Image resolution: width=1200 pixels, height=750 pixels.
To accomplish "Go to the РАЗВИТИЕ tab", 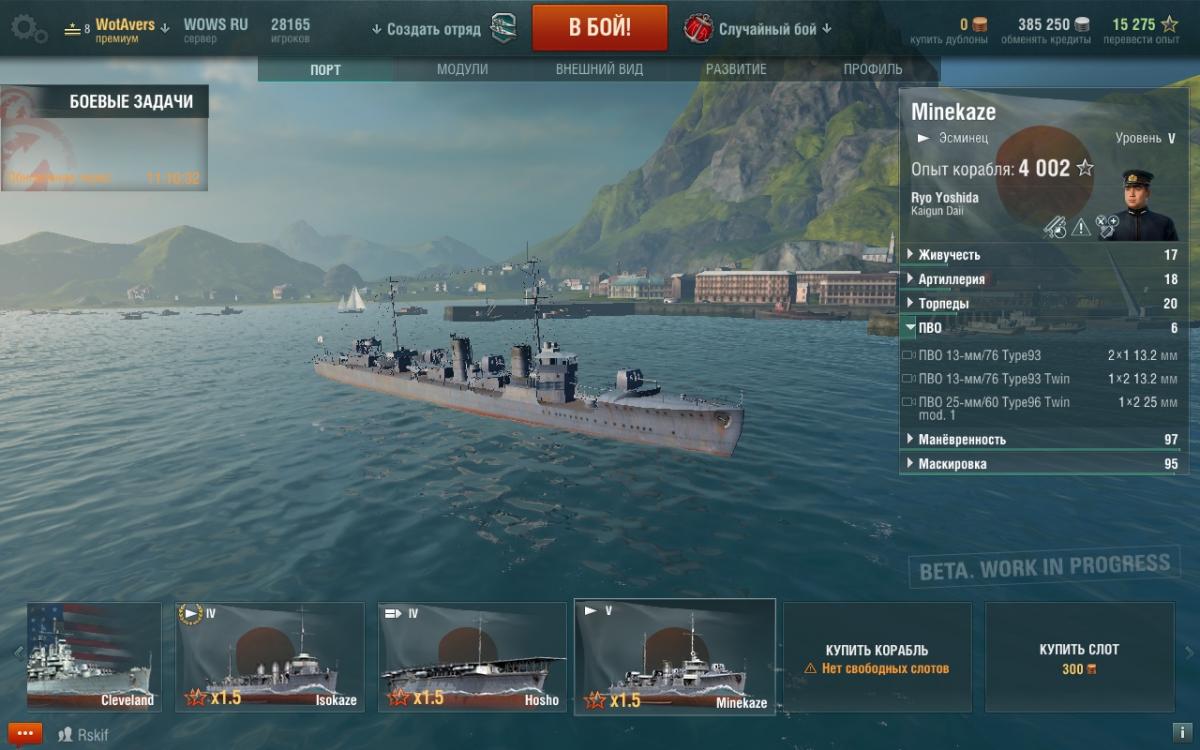I will (736, 70).
